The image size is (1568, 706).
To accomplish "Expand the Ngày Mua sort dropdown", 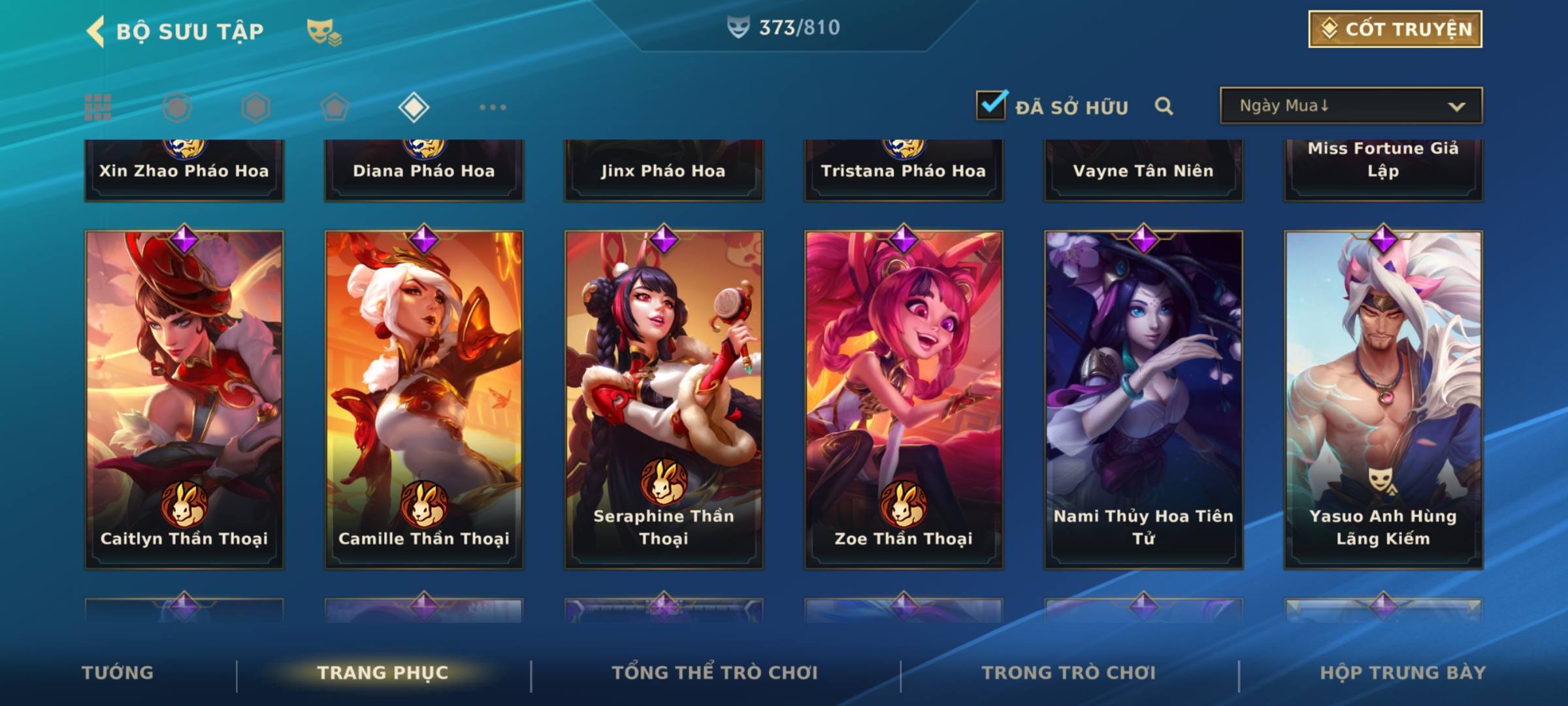I will click(x=1350, y=106).
